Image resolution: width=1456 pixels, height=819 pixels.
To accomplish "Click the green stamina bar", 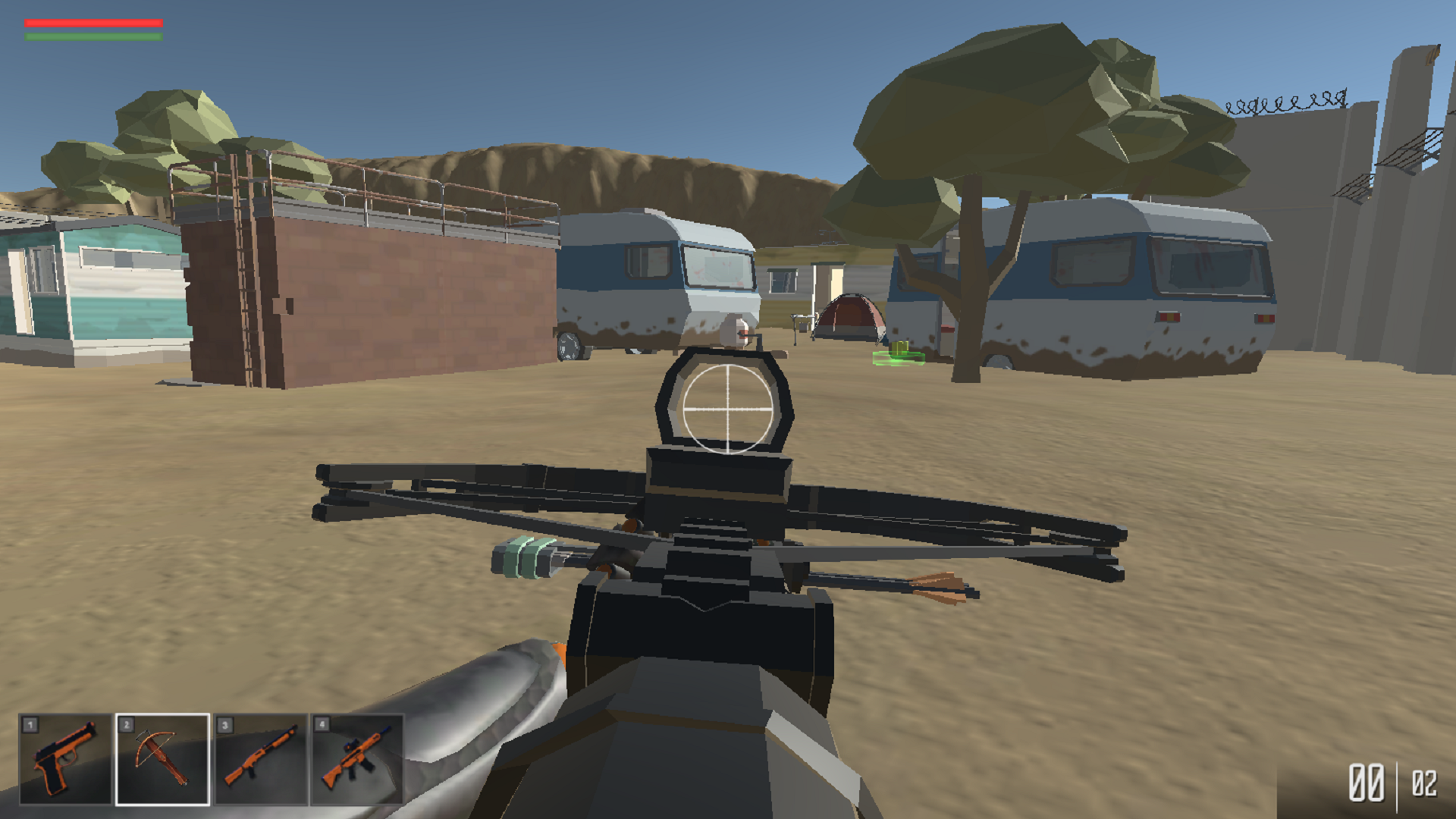I will pyautogui.click(x=93, y=36).
